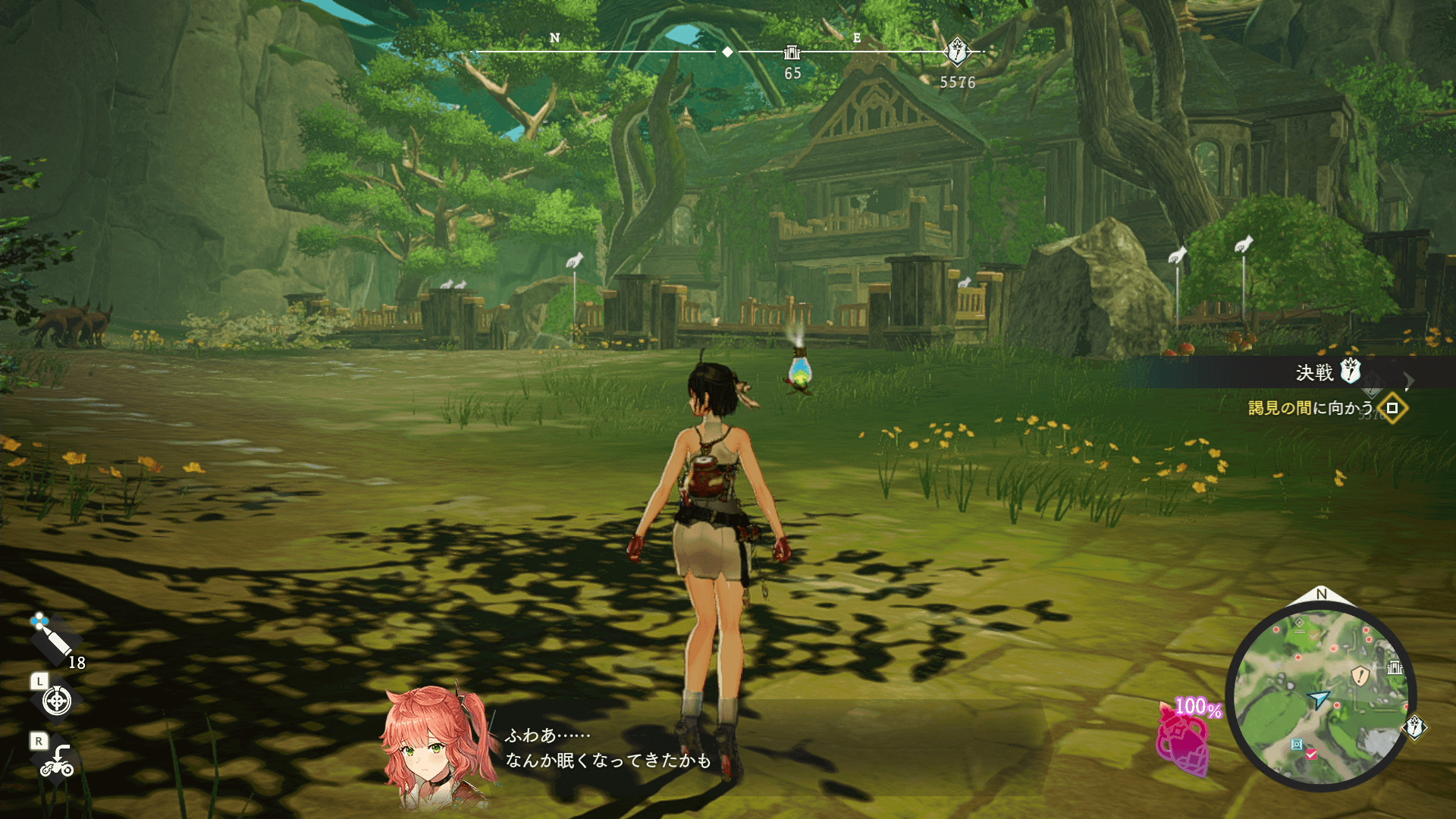Click the 謁見の間に向かう objective
This screenshot has width=1456, height=819.
coord(1310,408)
